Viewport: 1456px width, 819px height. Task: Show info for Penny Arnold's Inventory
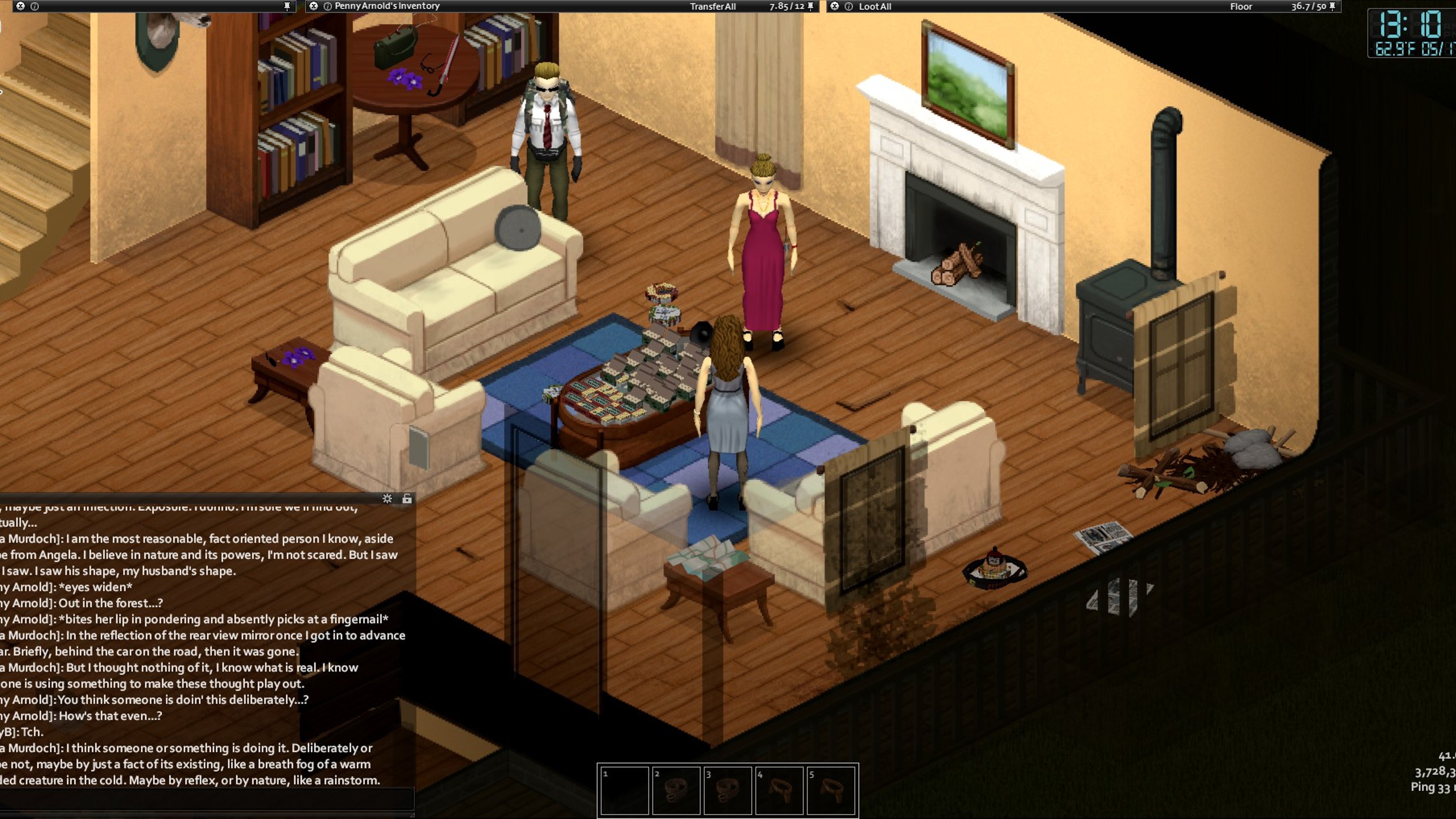tap(327, 6)
